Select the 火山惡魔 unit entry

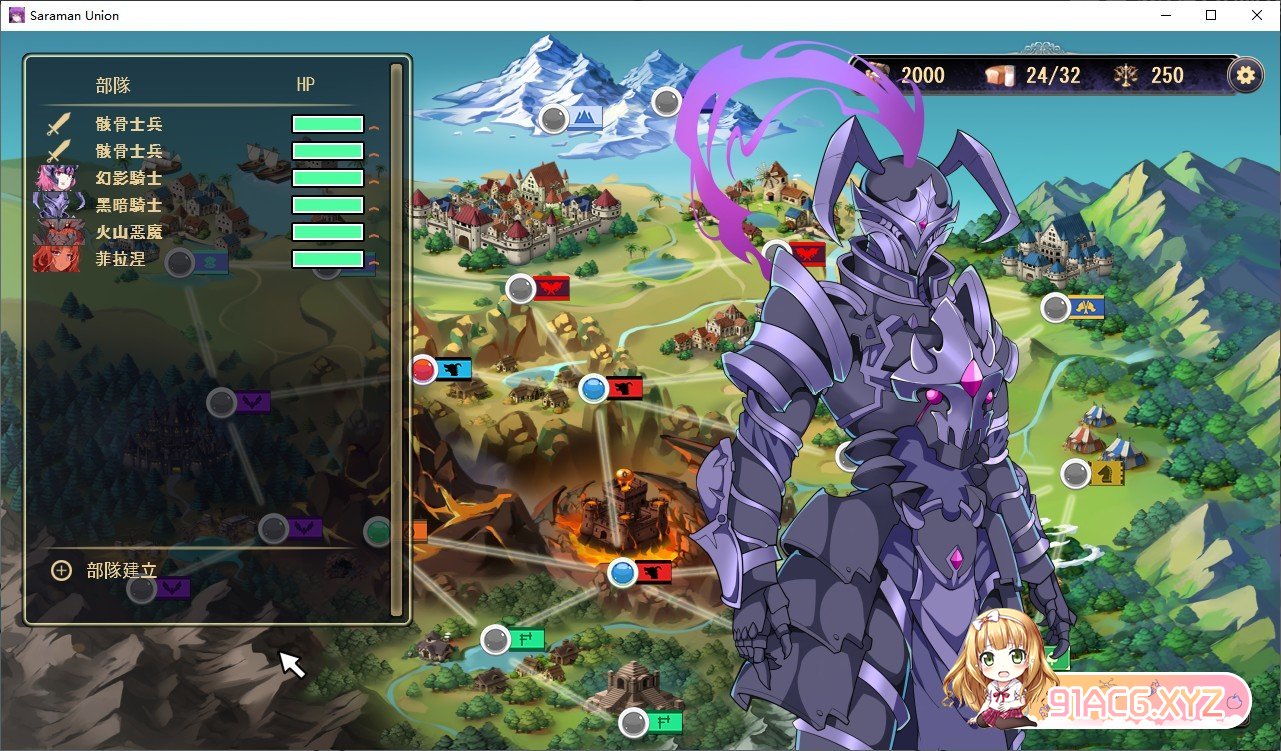point(129,232)
